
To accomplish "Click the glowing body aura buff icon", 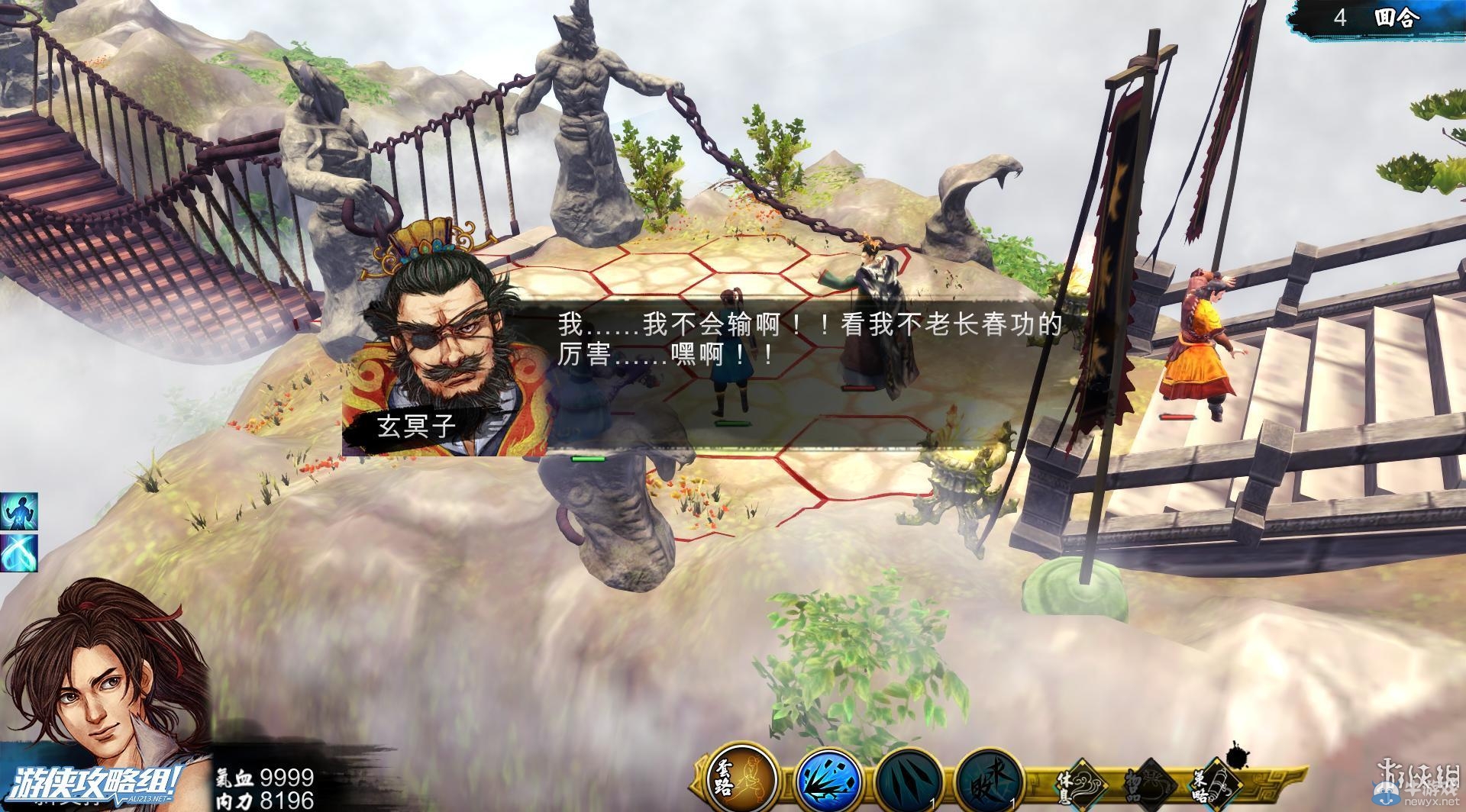I will 18,511.
